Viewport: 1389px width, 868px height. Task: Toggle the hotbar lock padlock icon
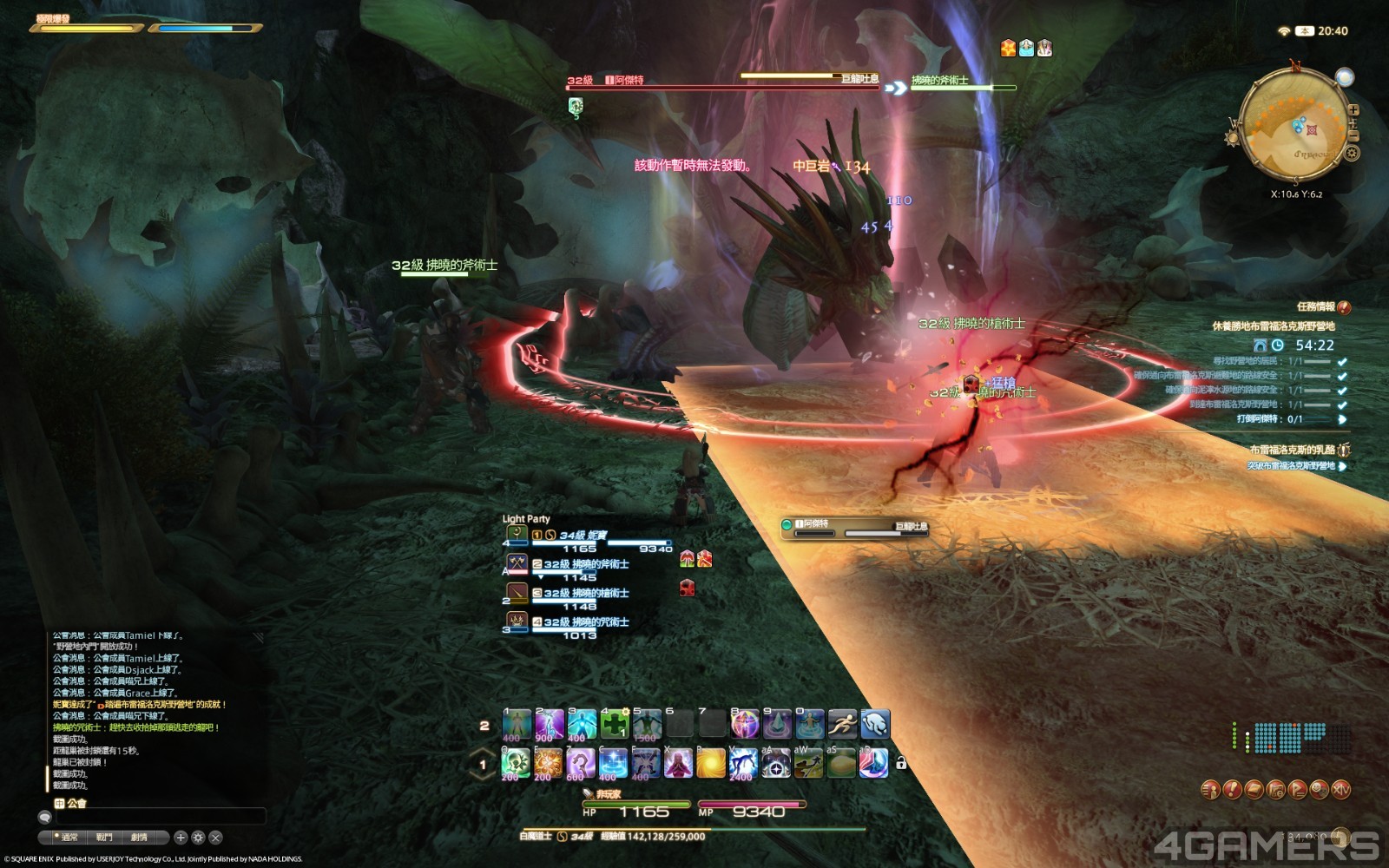coord(900,761)
